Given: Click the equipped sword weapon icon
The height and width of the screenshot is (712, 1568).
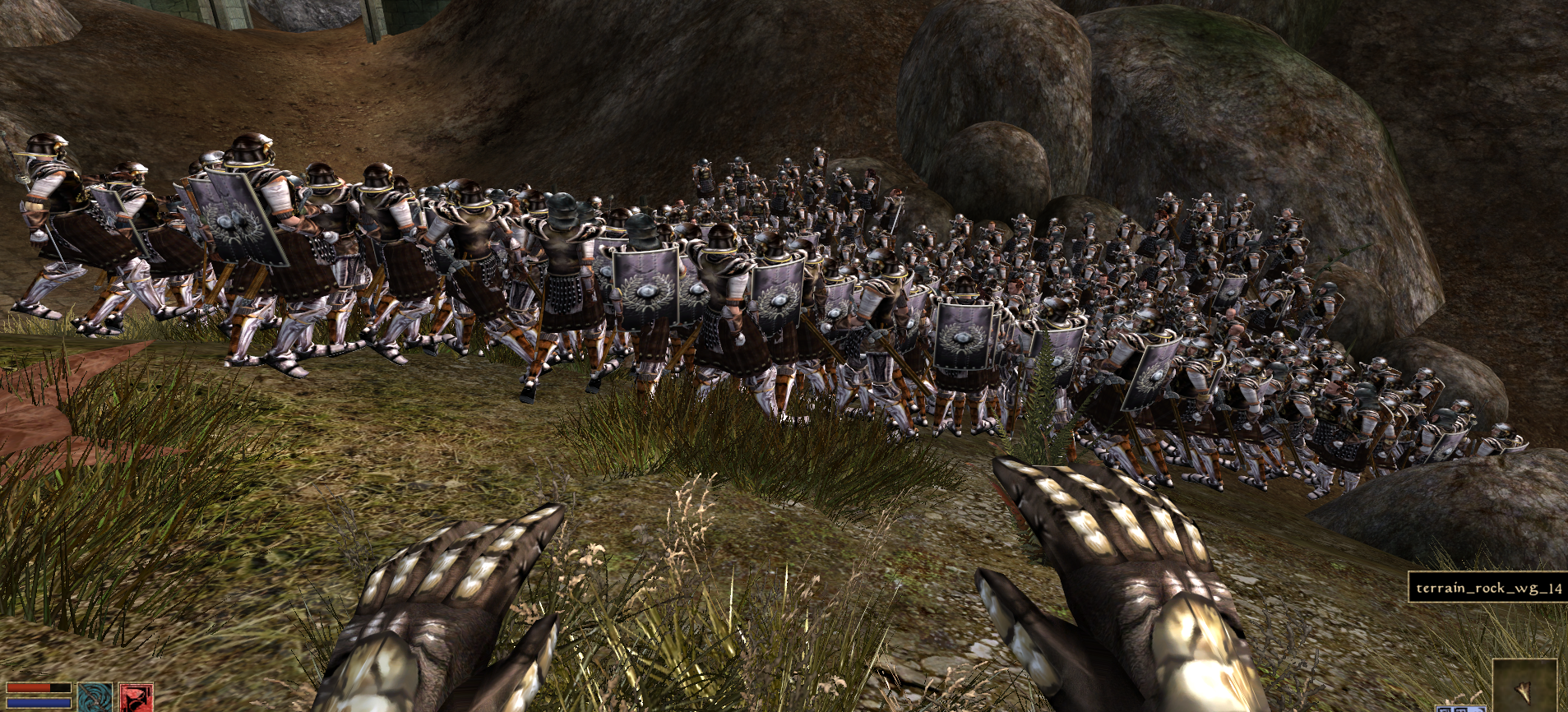Looking at the screenshot, I should (x=95, y=697).
